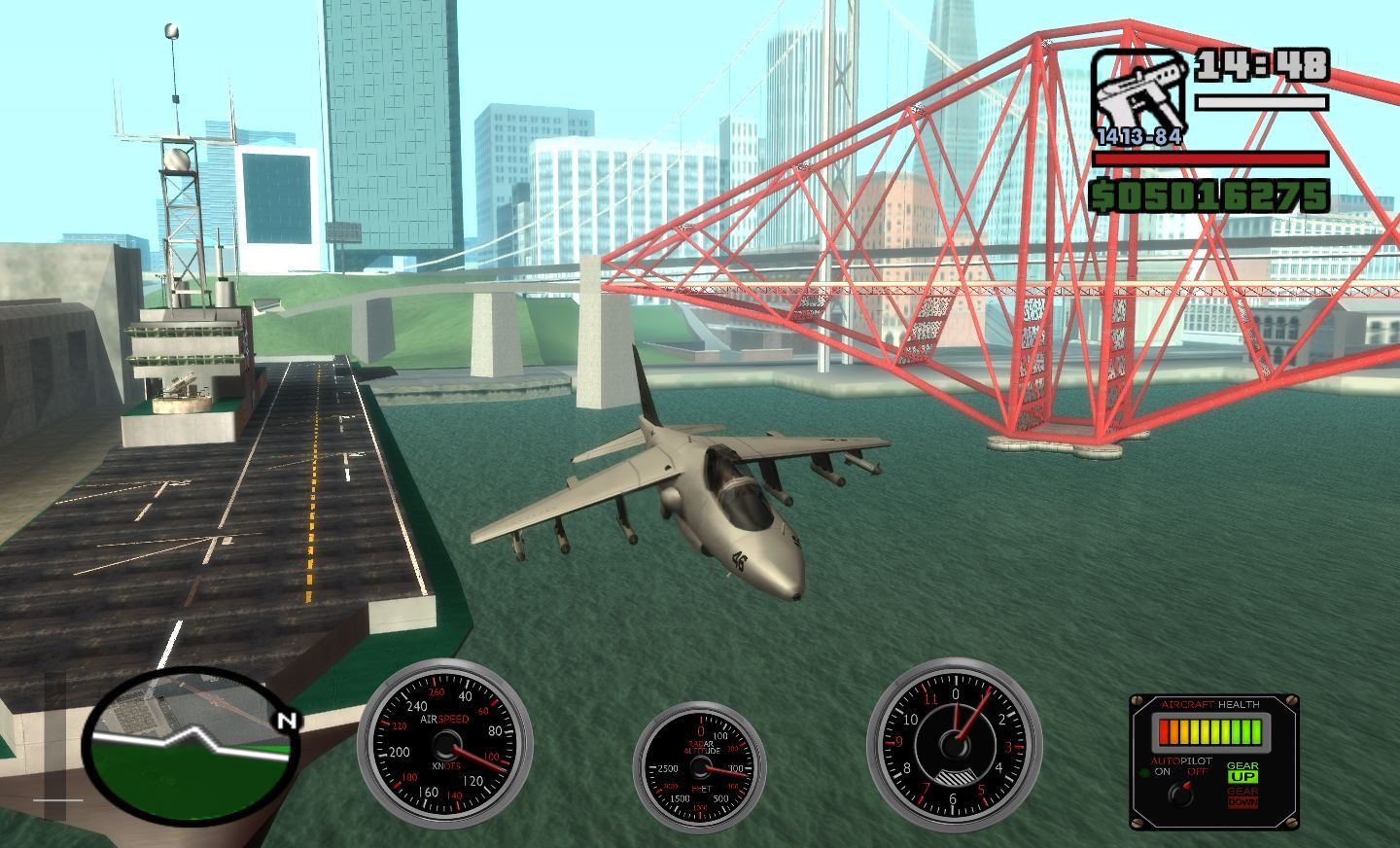Click the north marker on the radar
Image resolution: width=1400 pixels, height=848 pixels.
coord(286,721)
